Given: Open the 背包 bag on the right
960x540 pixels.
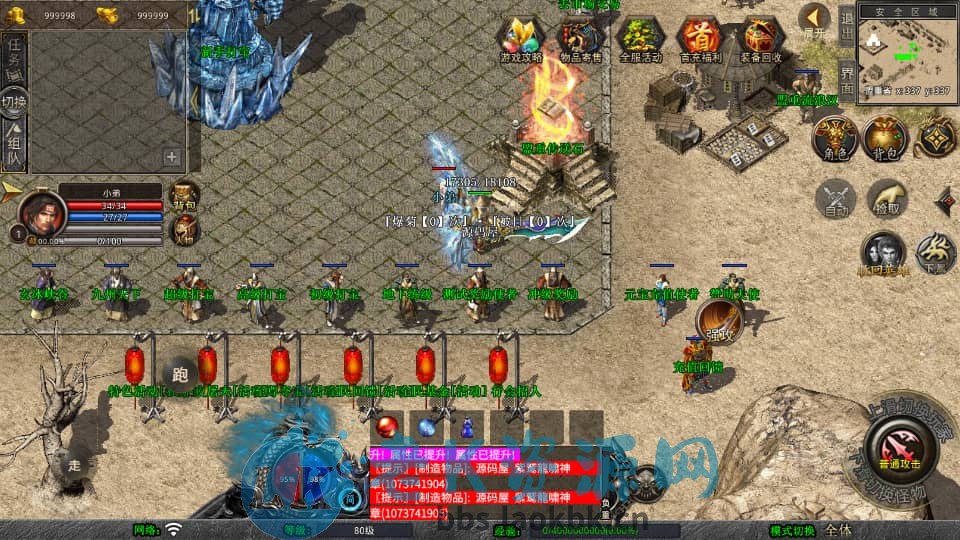Looking at the screenshot, I should pyautogui.click(x=885, y=136).
